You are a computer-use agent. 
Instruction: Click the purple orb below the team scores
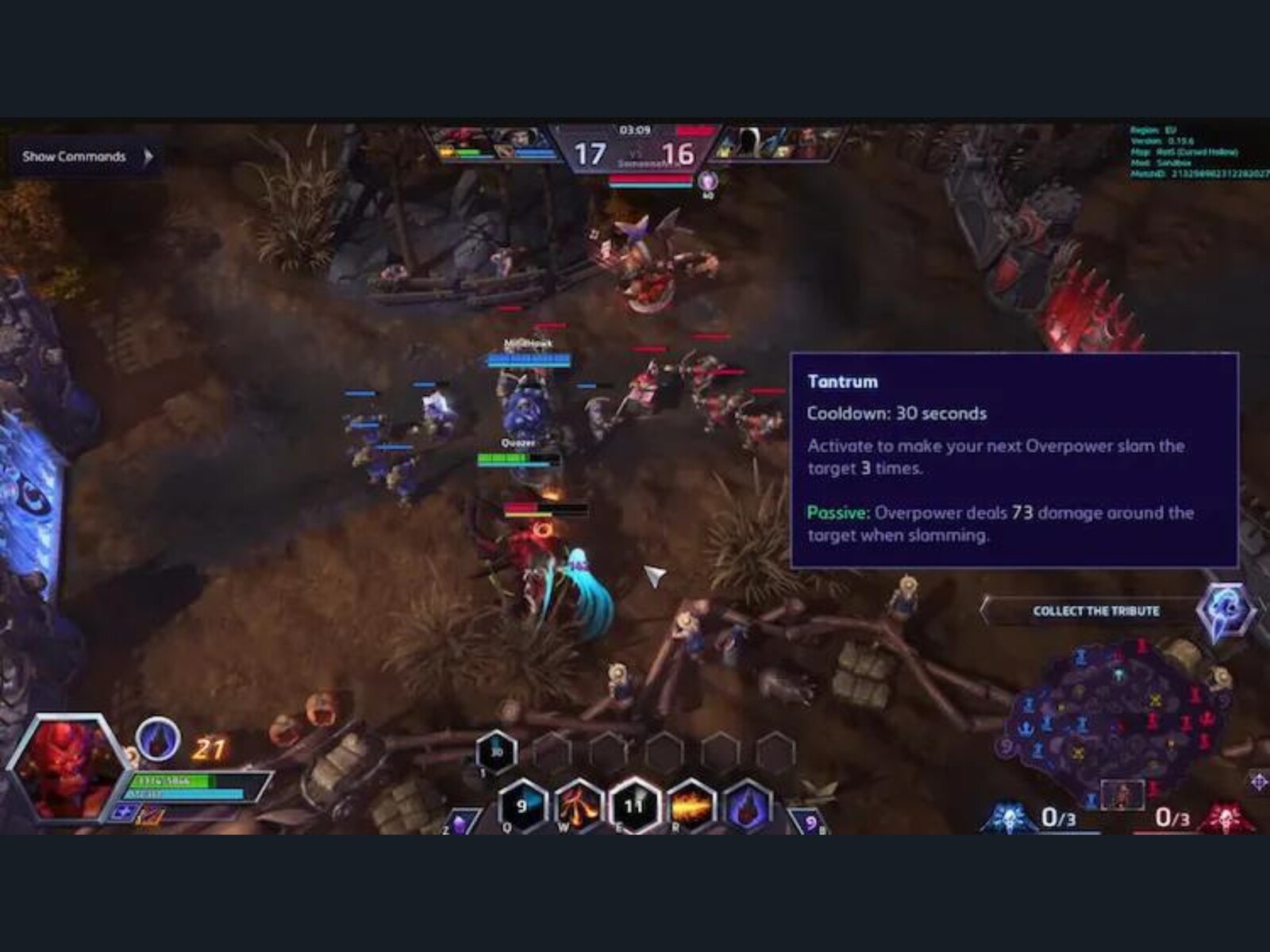(707, 181)
